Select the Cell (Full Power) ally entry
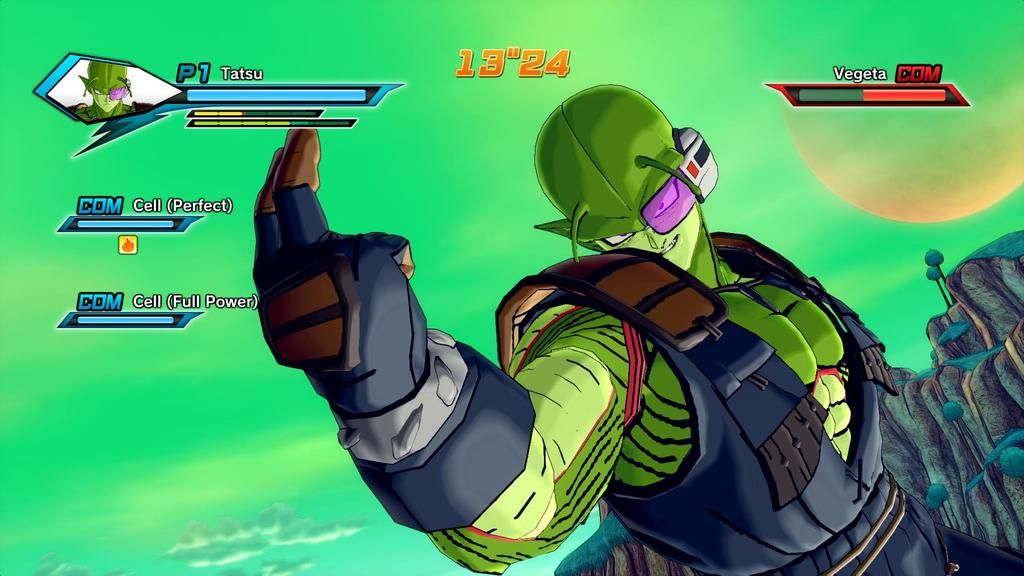This screenshot has width=1024, height=576. [x=194, y=301]
